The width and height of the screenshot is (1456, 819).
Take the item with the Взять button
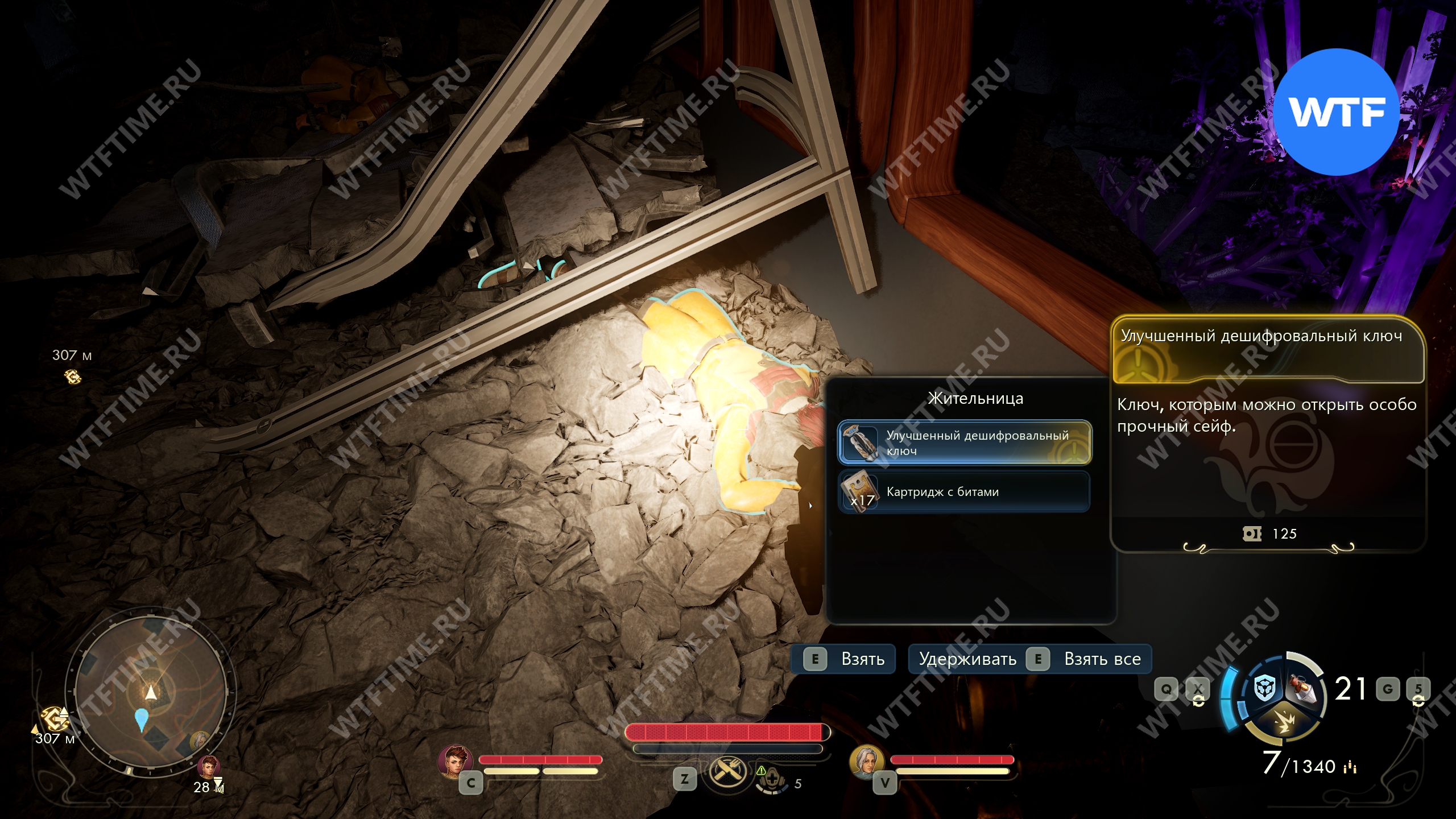(843, 659)
